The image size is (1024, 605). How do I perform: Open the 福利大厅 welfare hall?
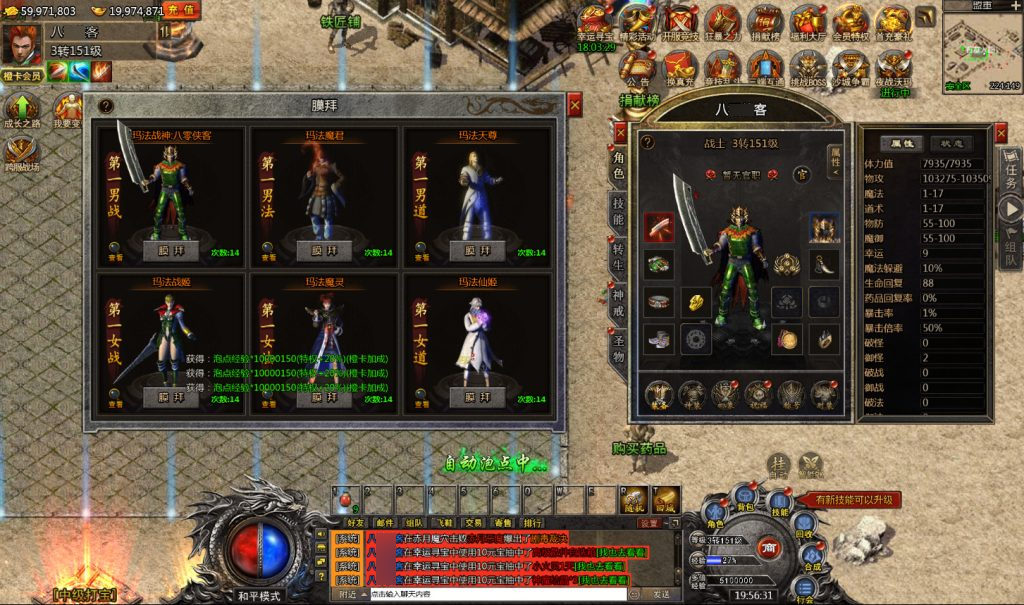point(808,22)
